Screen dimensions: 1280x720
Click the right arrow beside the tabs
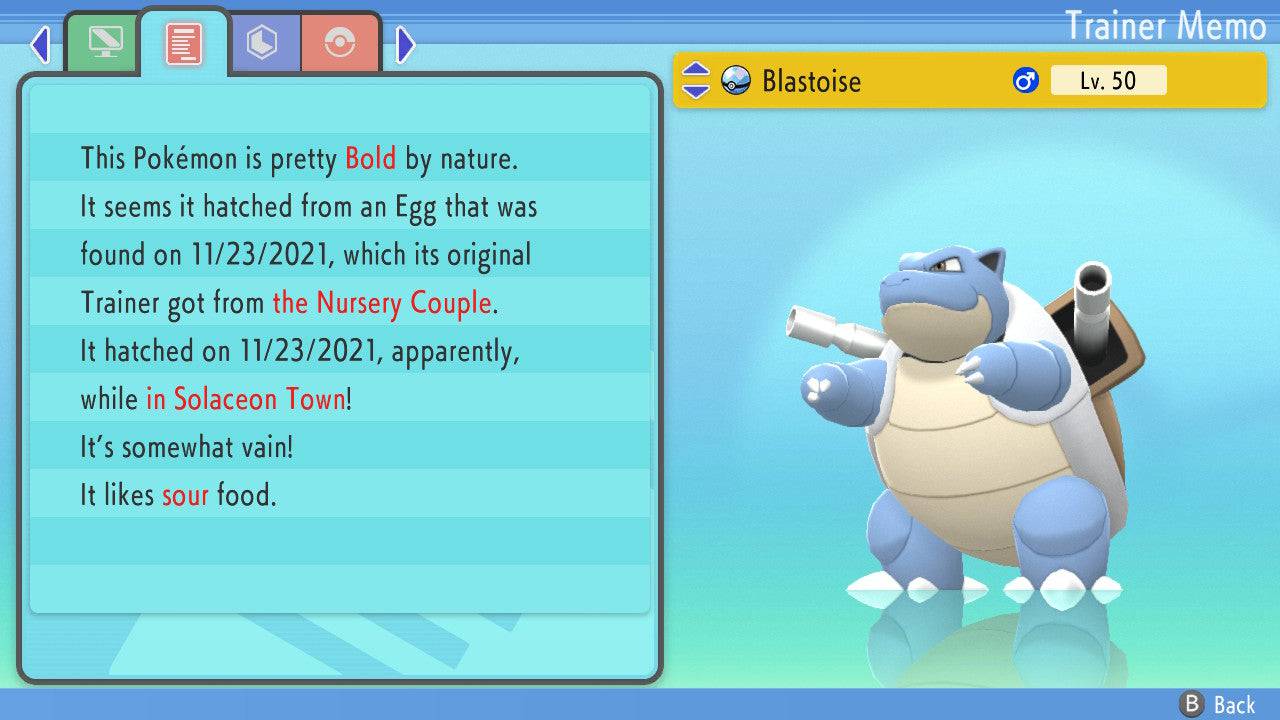[405, 44]
